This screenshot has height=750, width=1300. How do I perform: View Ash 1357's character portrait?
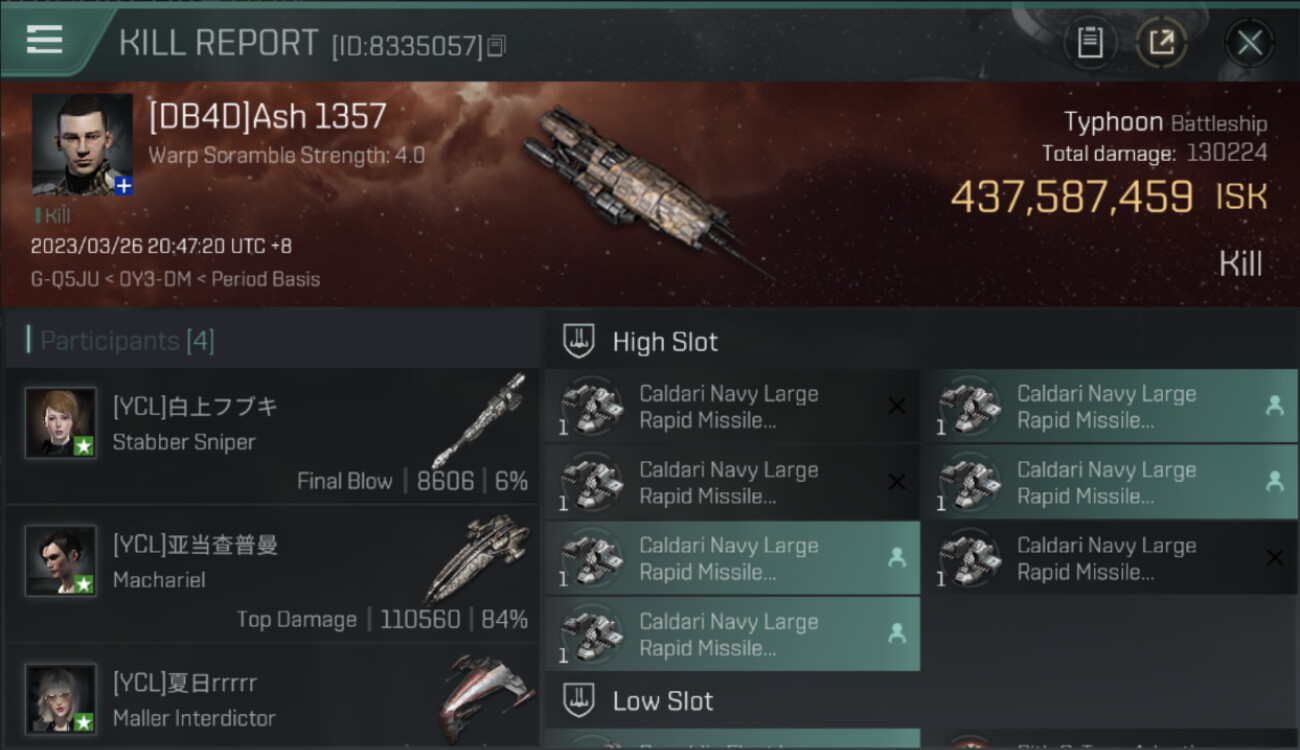coord(81,143)
